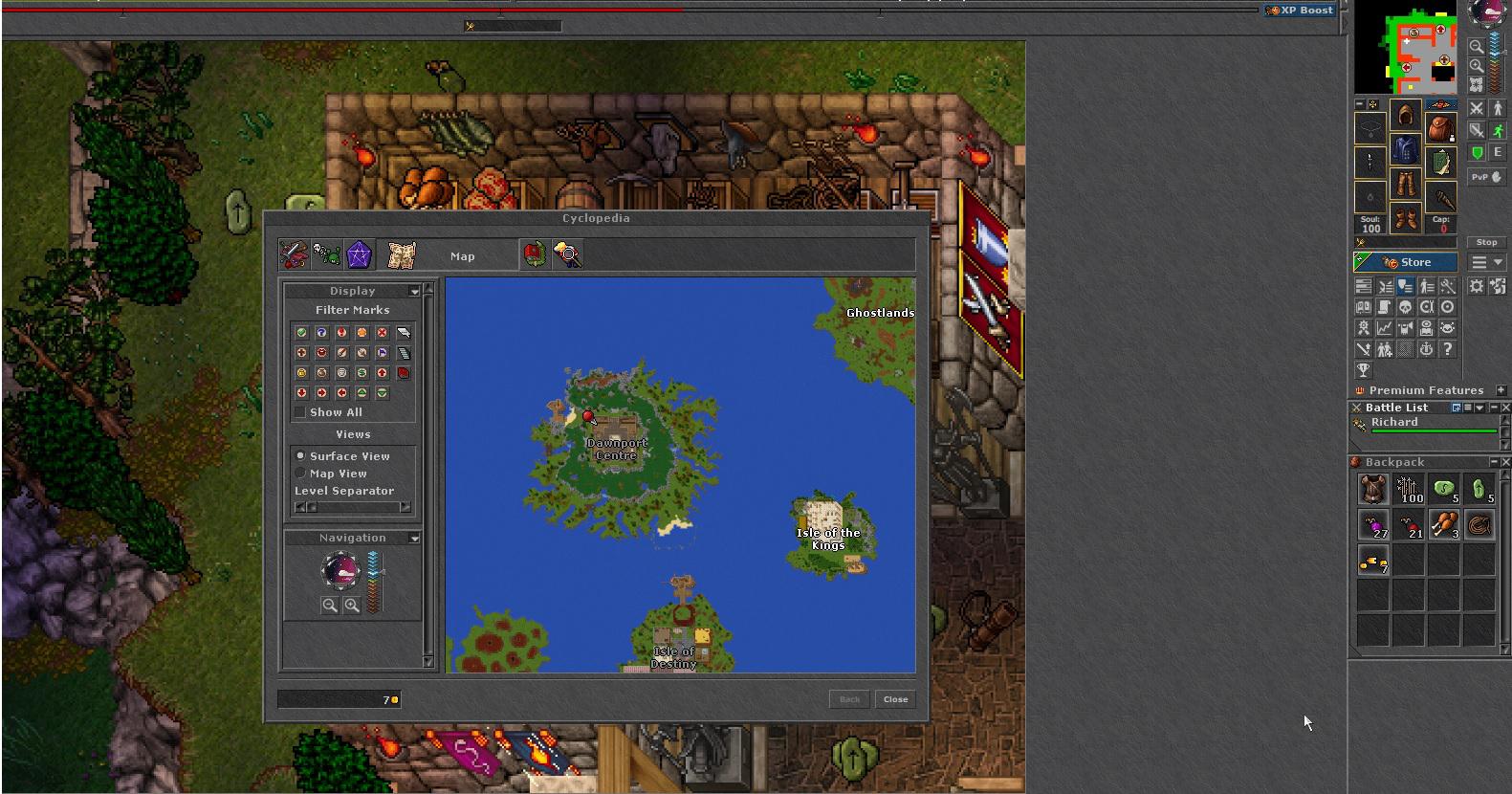
Task: Switch to the skull-and-monster bestiary tab
Action: pyautogui.click(x=326, y=254)
